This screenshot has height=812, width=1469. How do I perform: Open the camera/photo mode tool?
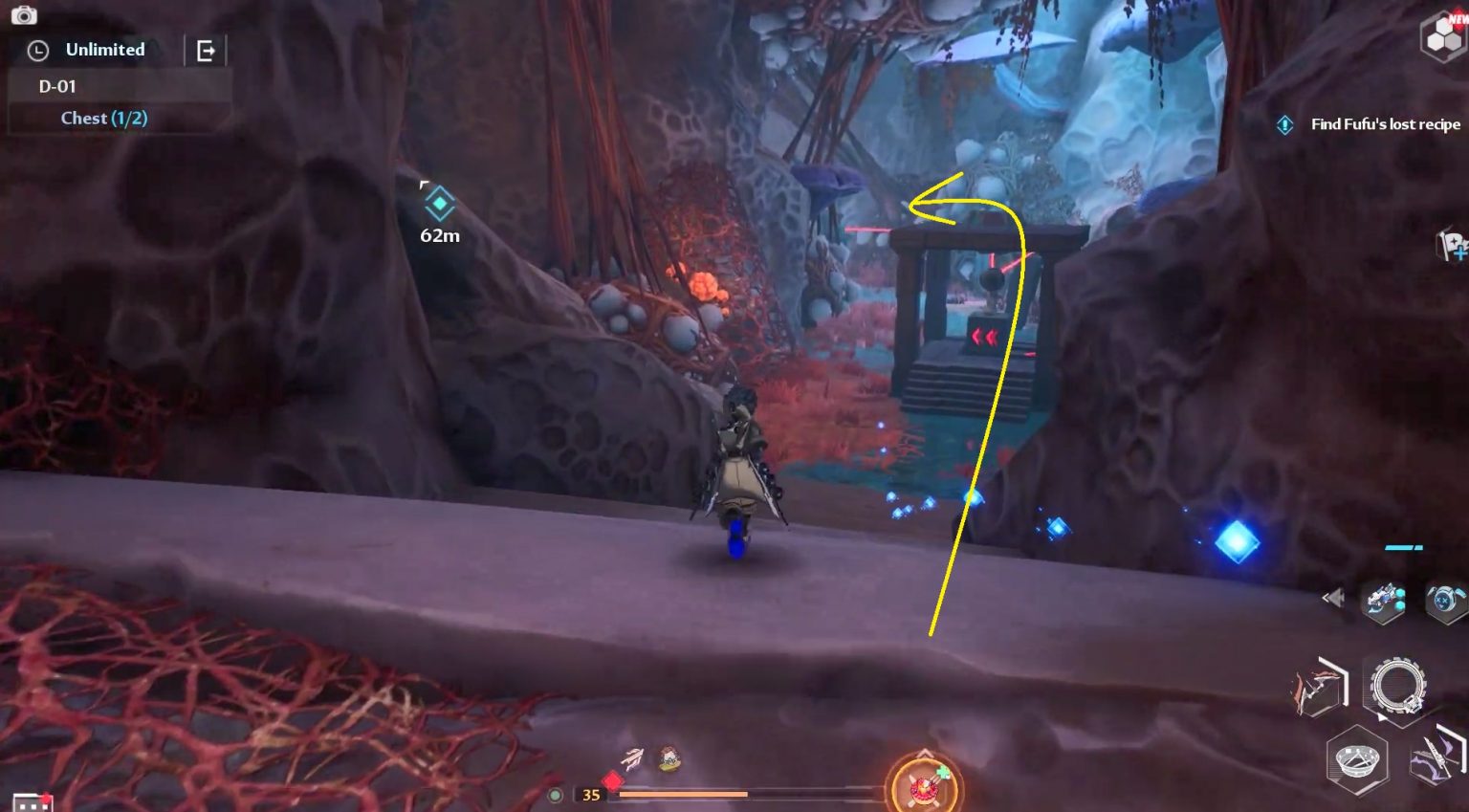pyautogui.click(x=24, y=15)
